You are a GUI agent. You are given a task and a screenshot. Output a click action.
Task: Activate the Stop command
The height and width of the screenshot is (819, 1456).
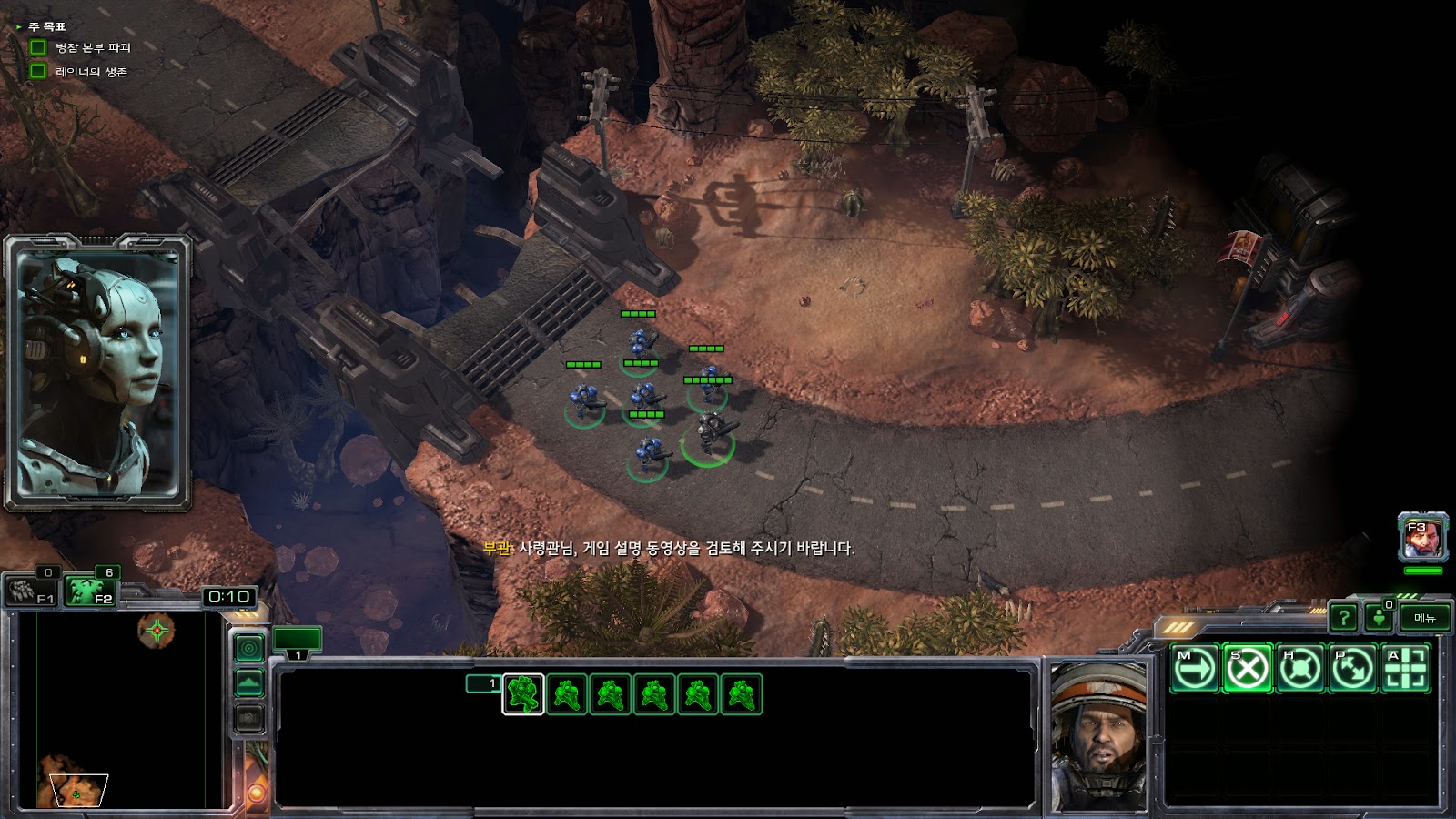pos(1247,670)
